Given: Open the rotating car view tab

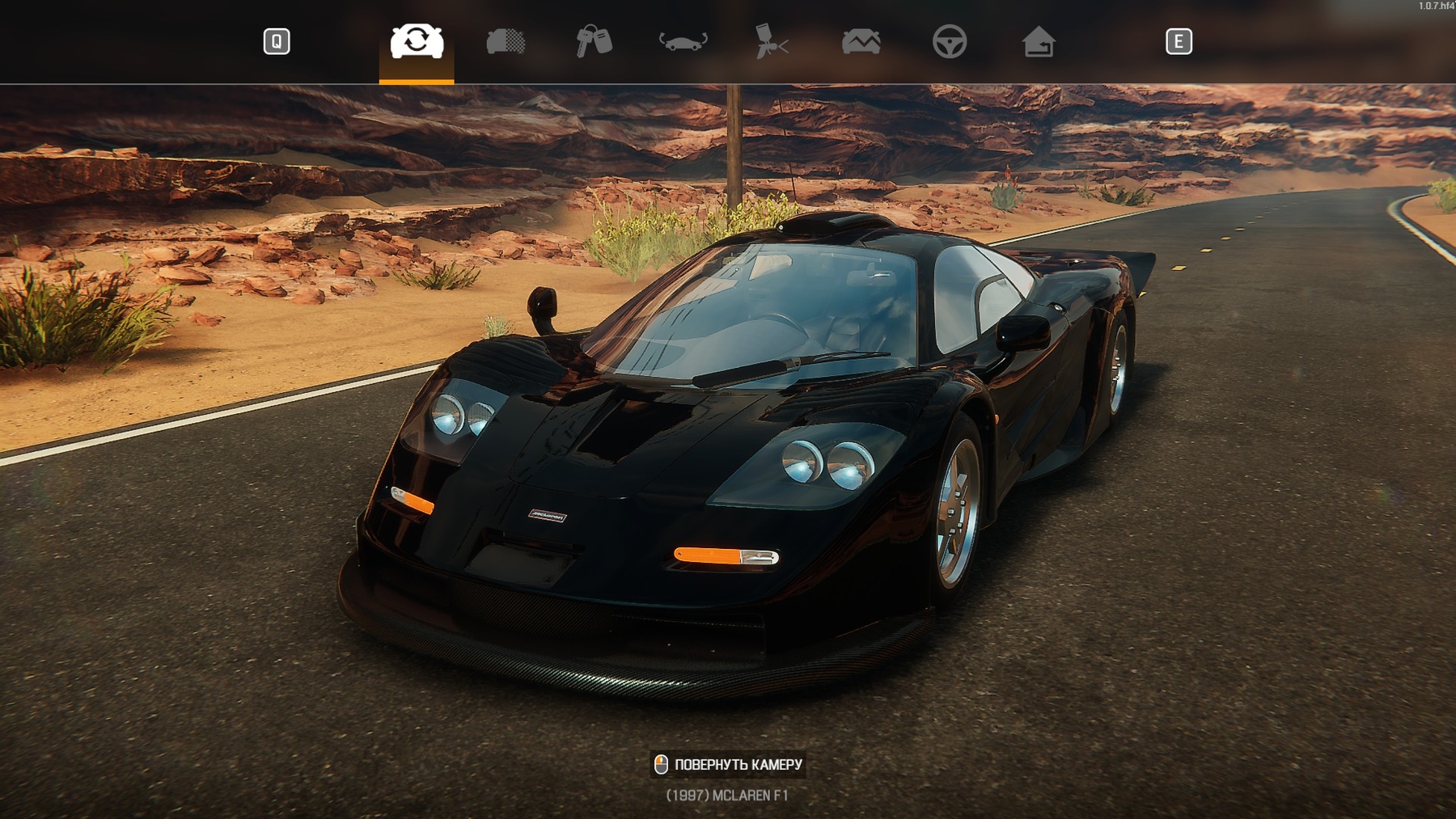Looking at the screenshot, I should coord(683,41).
